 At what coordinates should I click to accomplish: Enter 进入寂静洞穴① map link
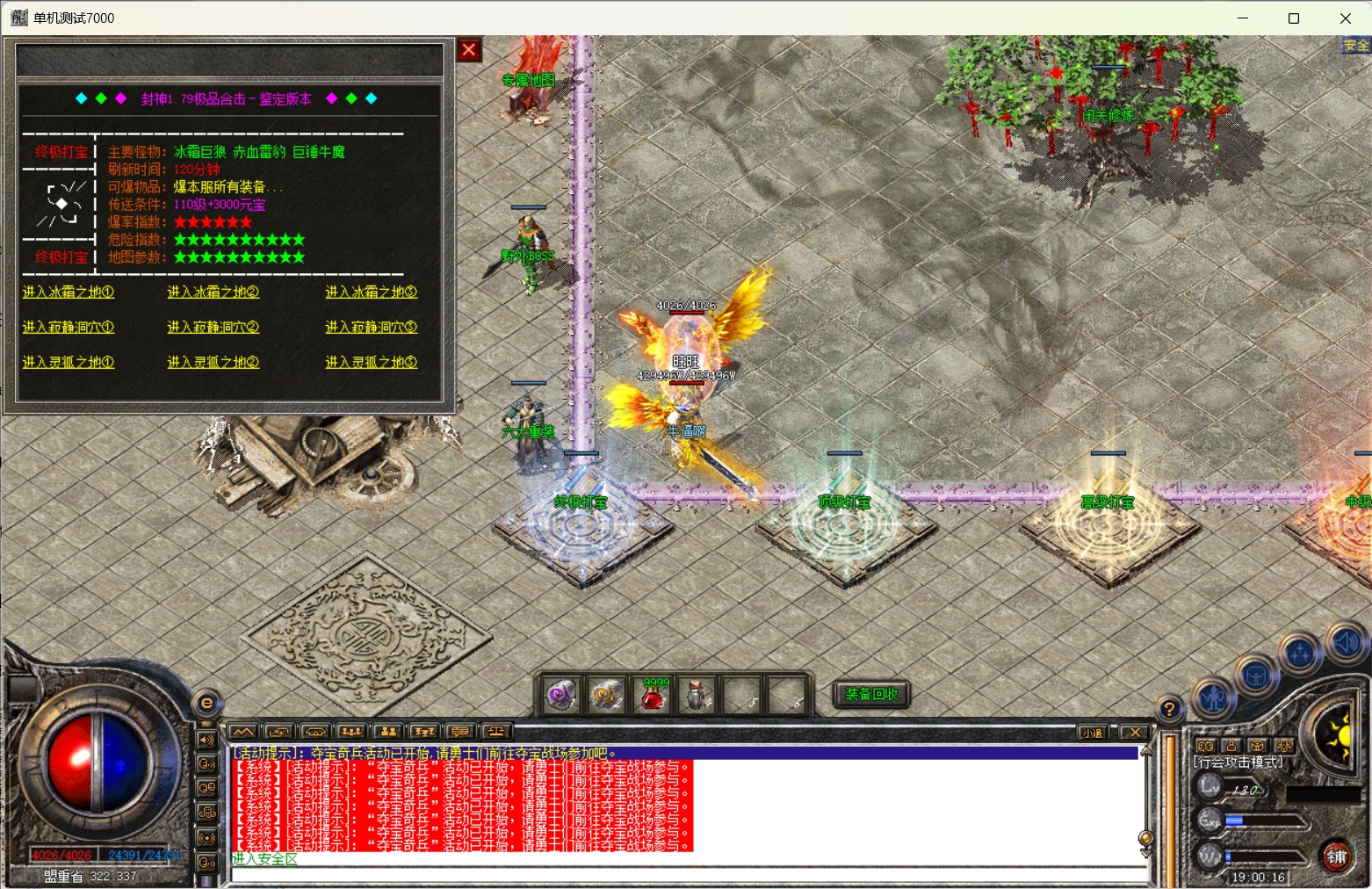click(69, 327)
